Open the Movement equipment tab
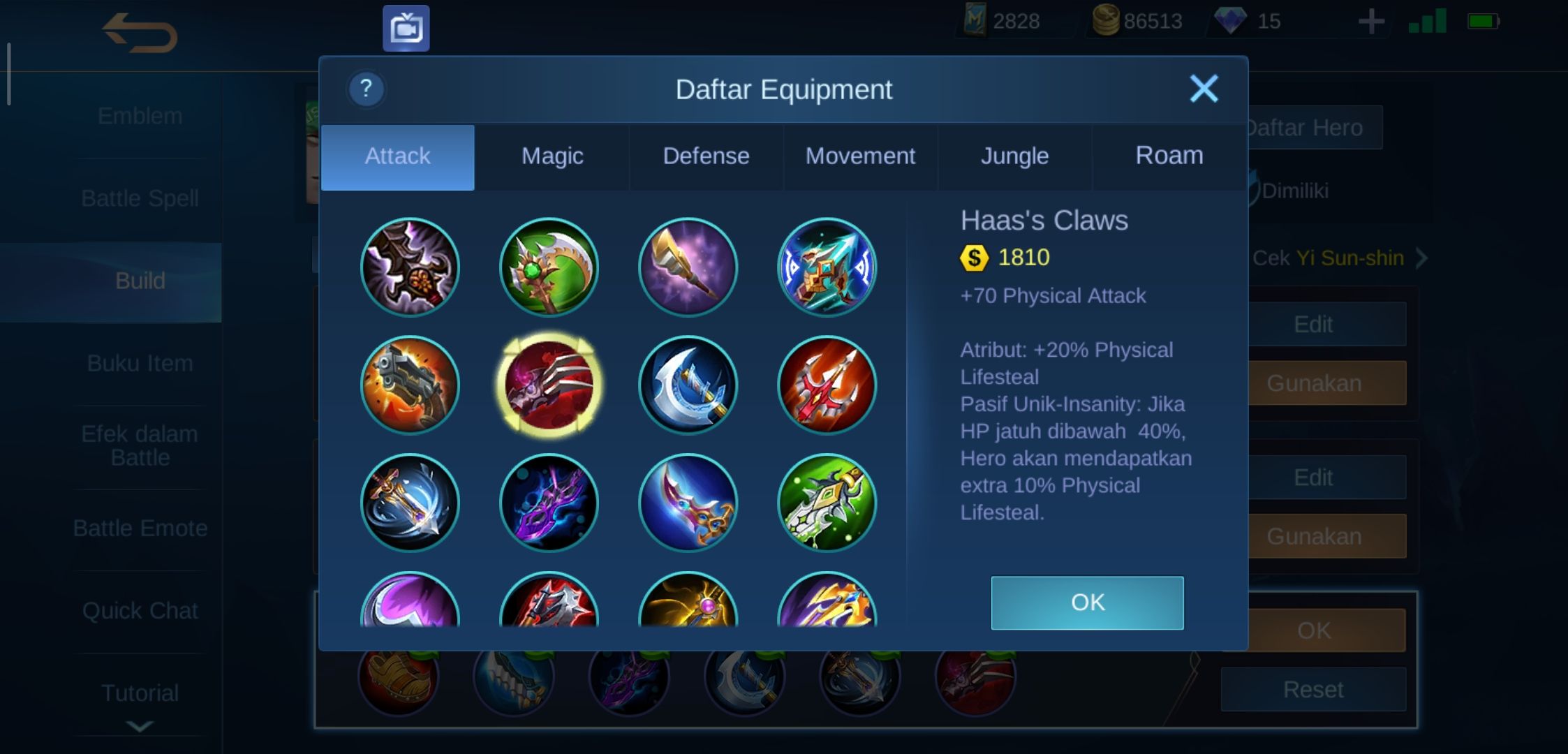 click(860, 156)
